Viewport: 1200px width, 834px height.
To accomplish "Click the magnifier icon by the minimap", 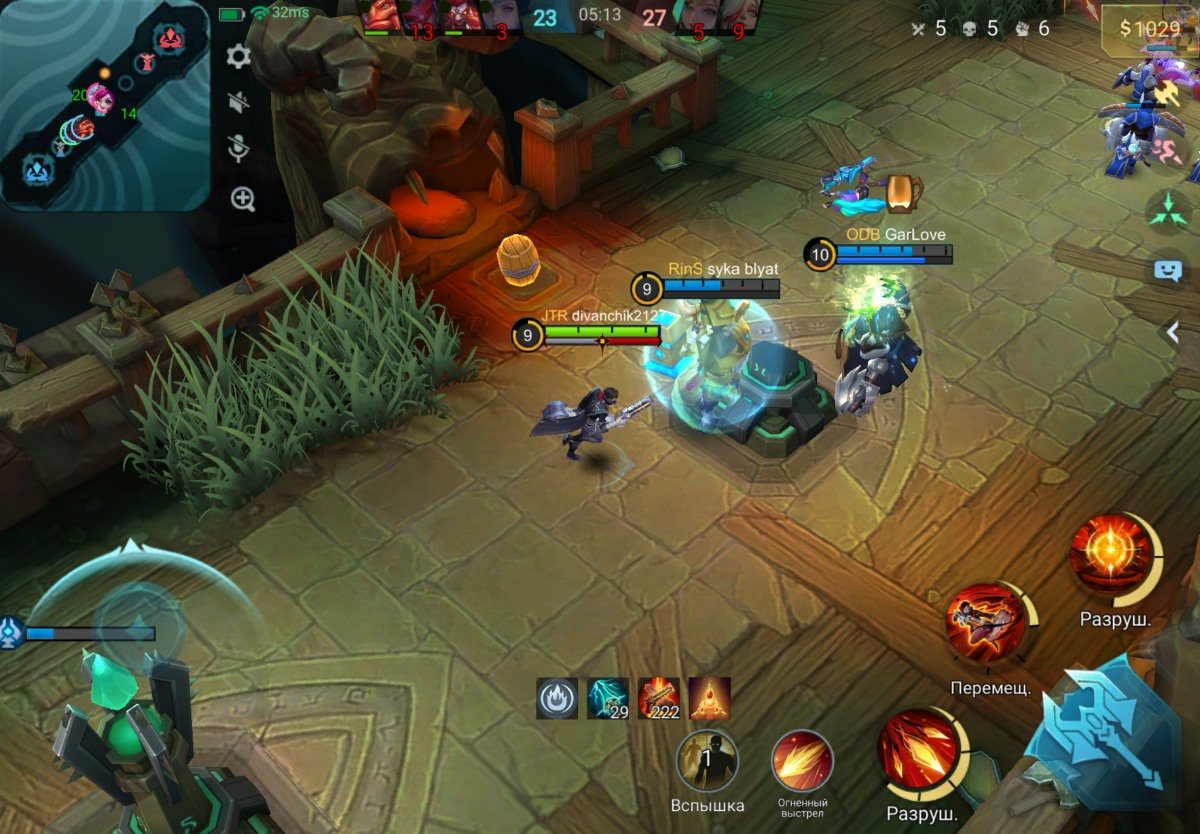I will coord(243,198).
